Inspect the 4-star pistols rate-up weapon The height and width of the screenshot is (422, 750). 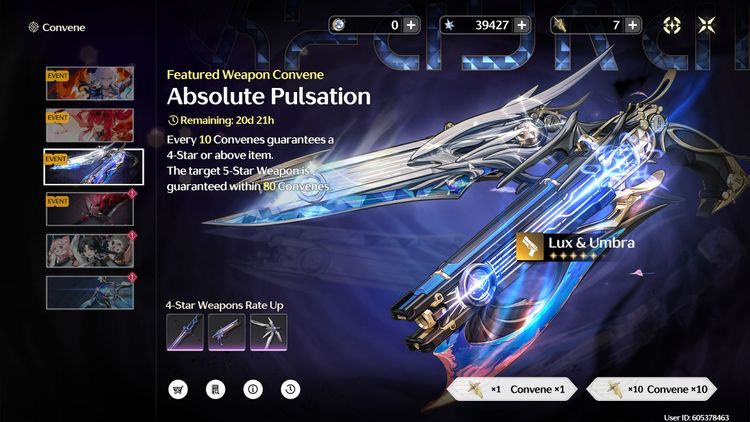226,332
